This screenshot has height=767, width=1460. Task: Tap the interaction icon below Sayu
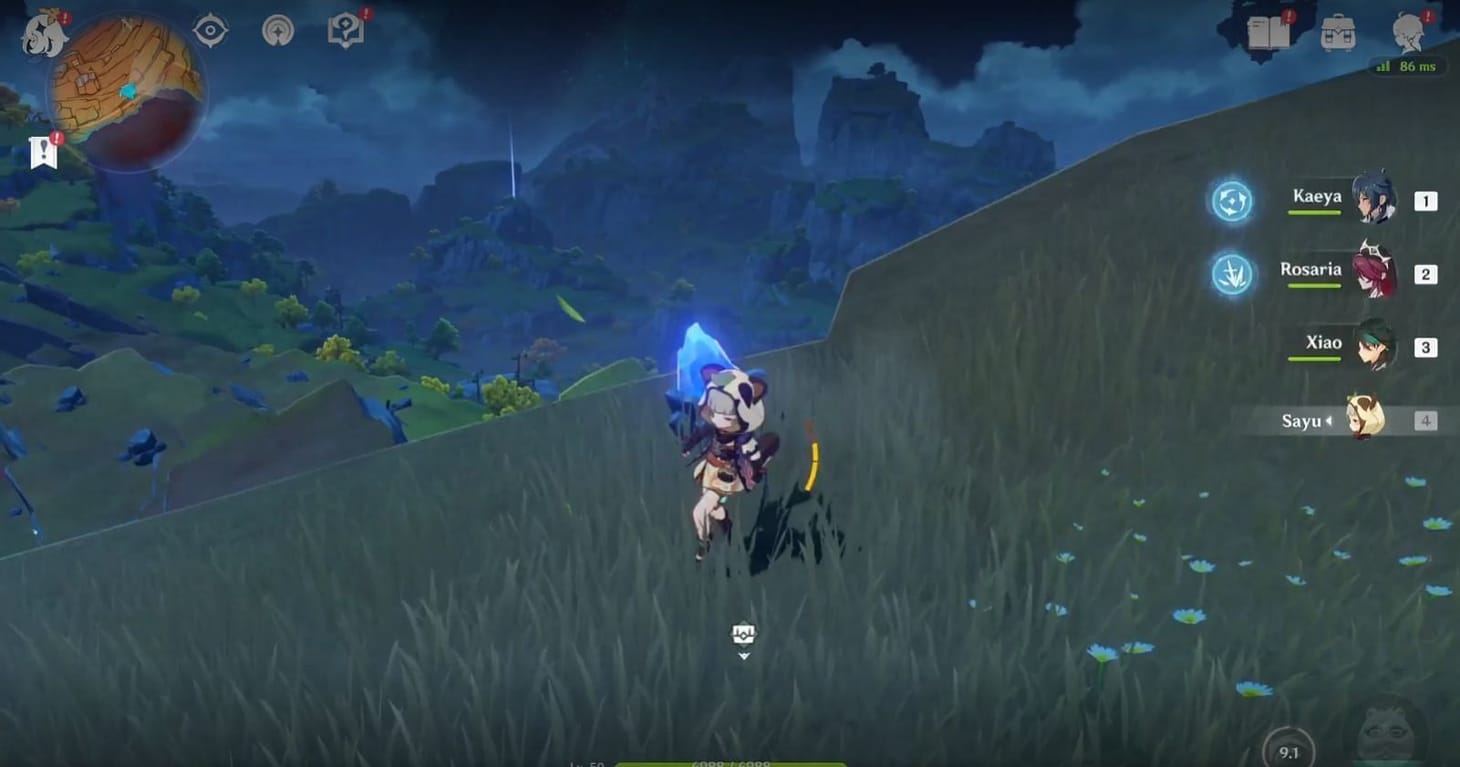(744, 634)
